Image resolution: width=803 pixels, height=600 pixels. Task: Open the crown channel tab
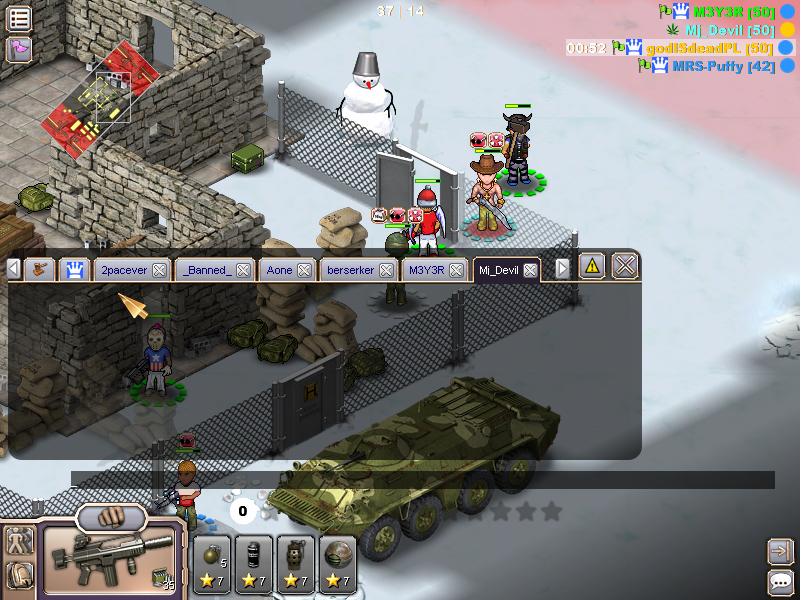pos(73,268)
